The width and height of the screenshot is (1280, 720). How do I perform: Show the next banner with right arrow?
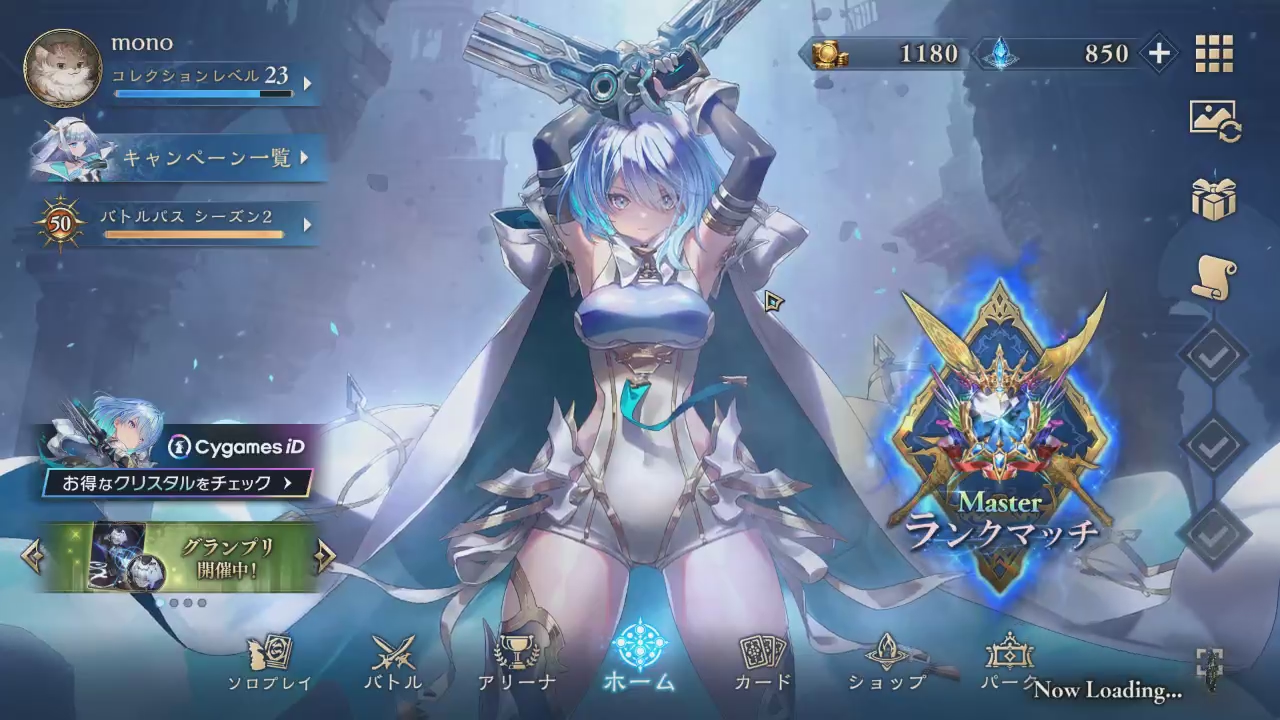point(325,556)
